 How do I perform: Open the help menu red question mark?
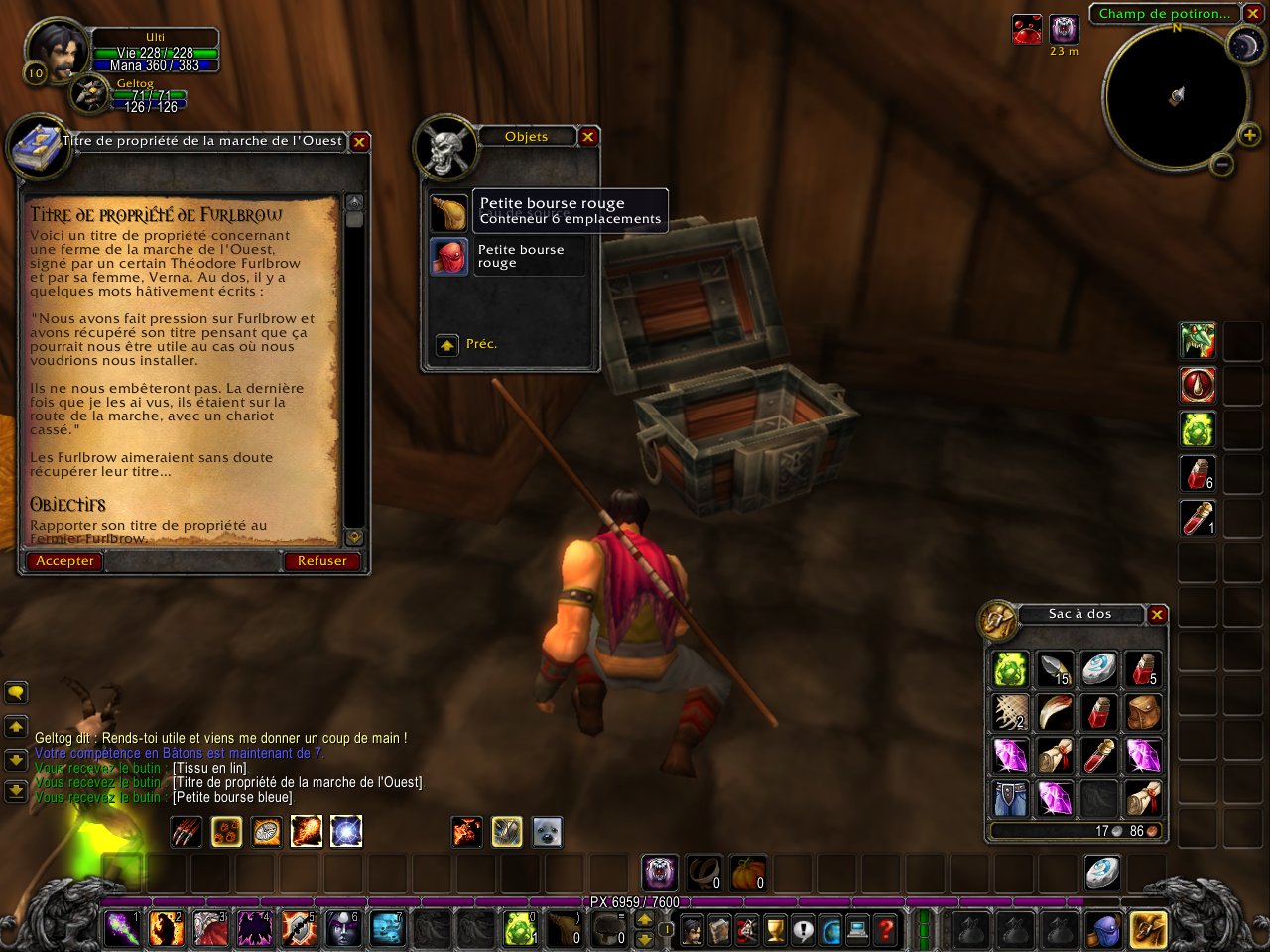[x=885, y=930]
